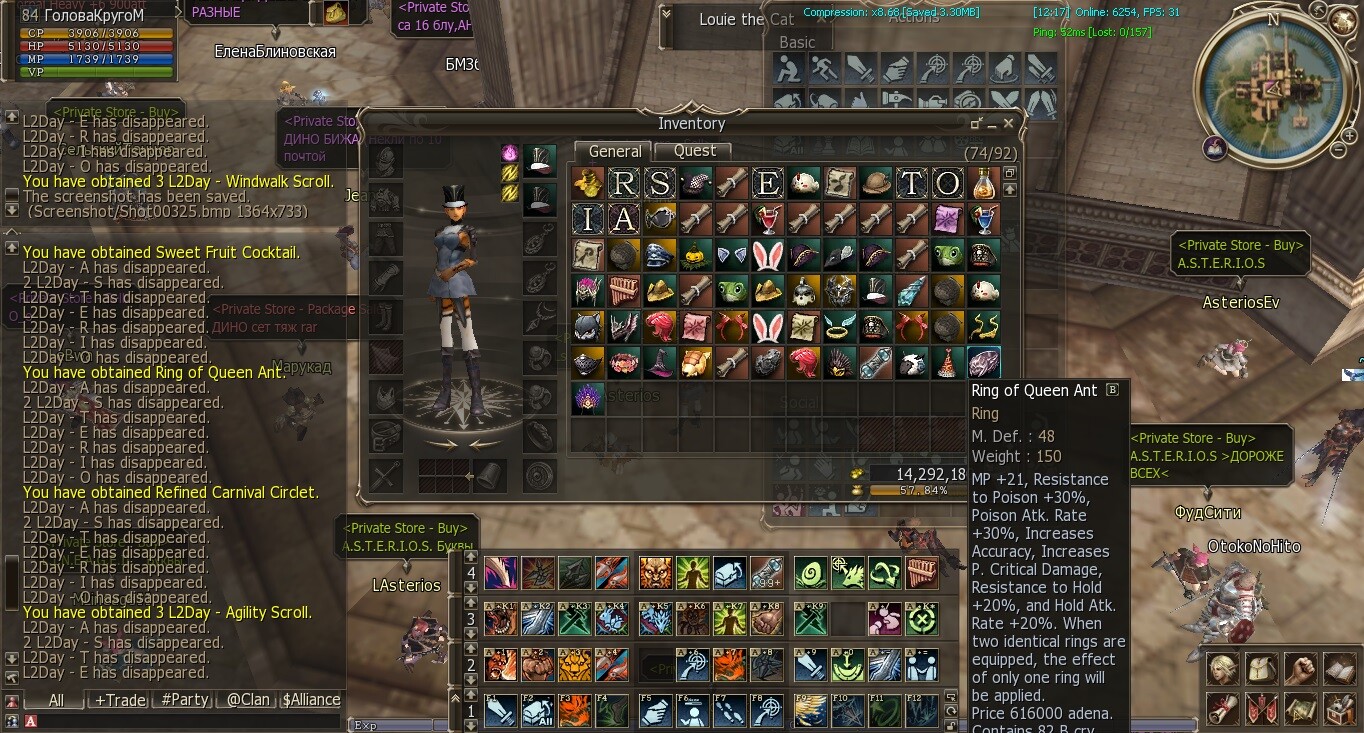
Task: Show the All chat tab
Action: point(56,700)
